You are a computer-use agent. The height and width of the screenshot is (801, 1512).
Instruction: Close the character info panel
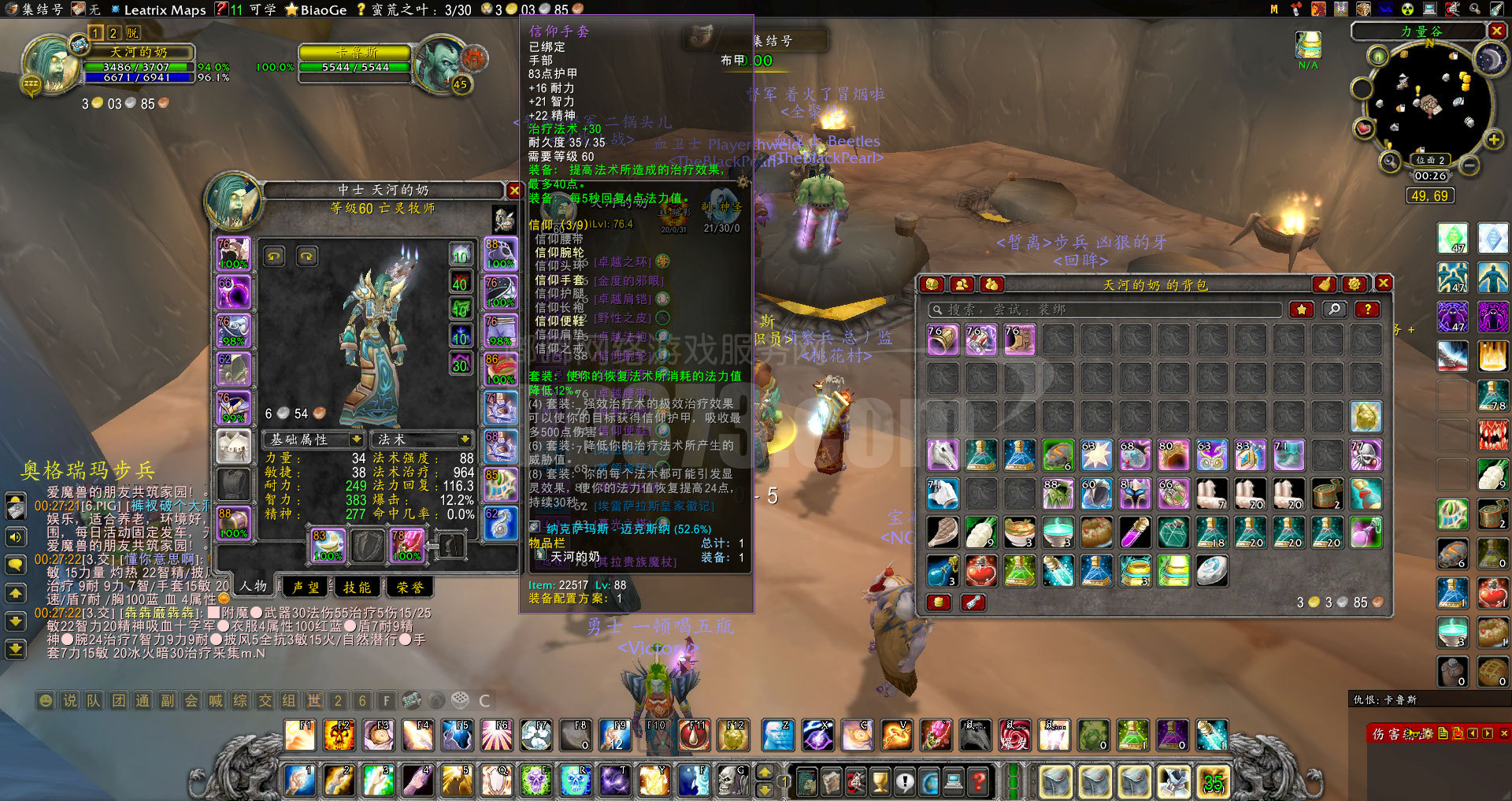pos(513,191)
